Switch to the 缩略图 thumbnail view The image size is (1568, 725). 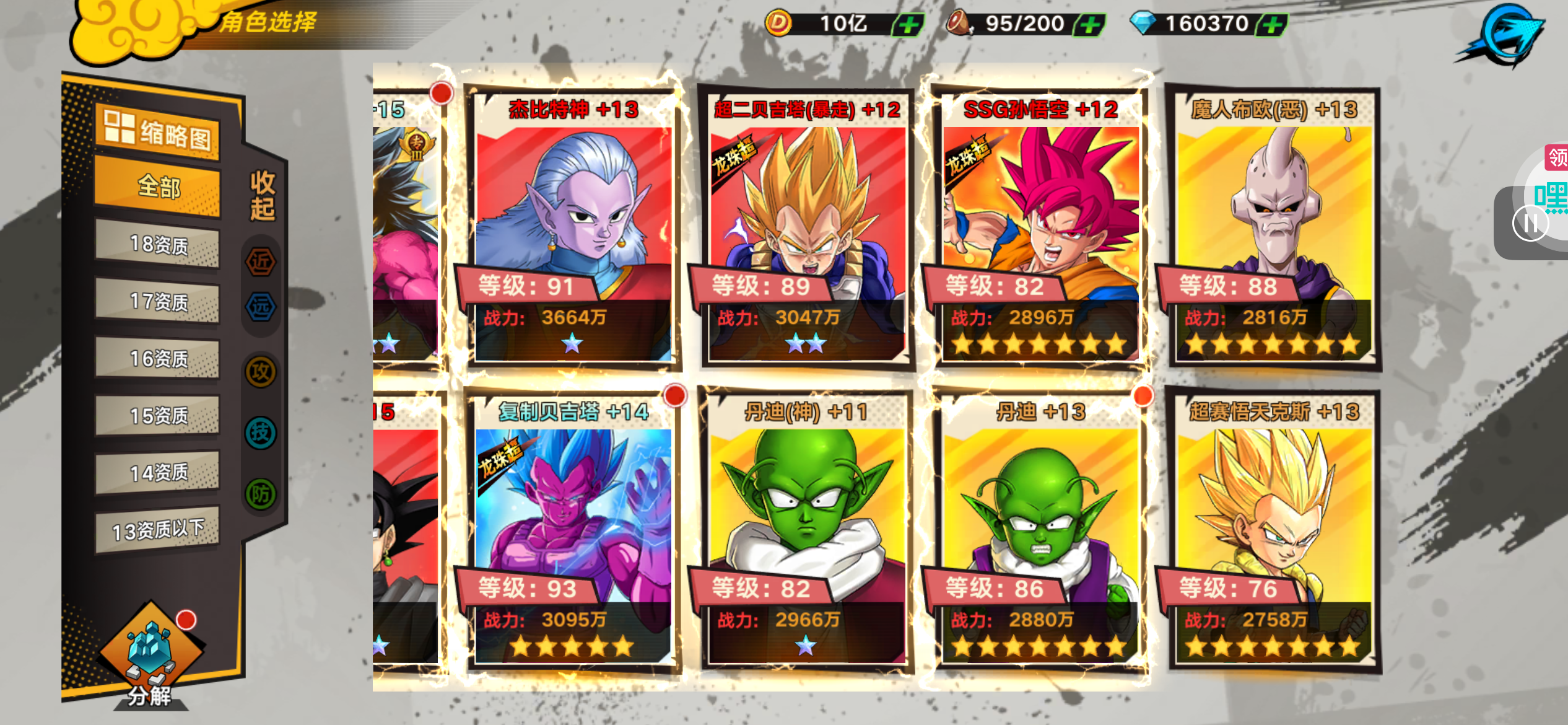[157, 132]
